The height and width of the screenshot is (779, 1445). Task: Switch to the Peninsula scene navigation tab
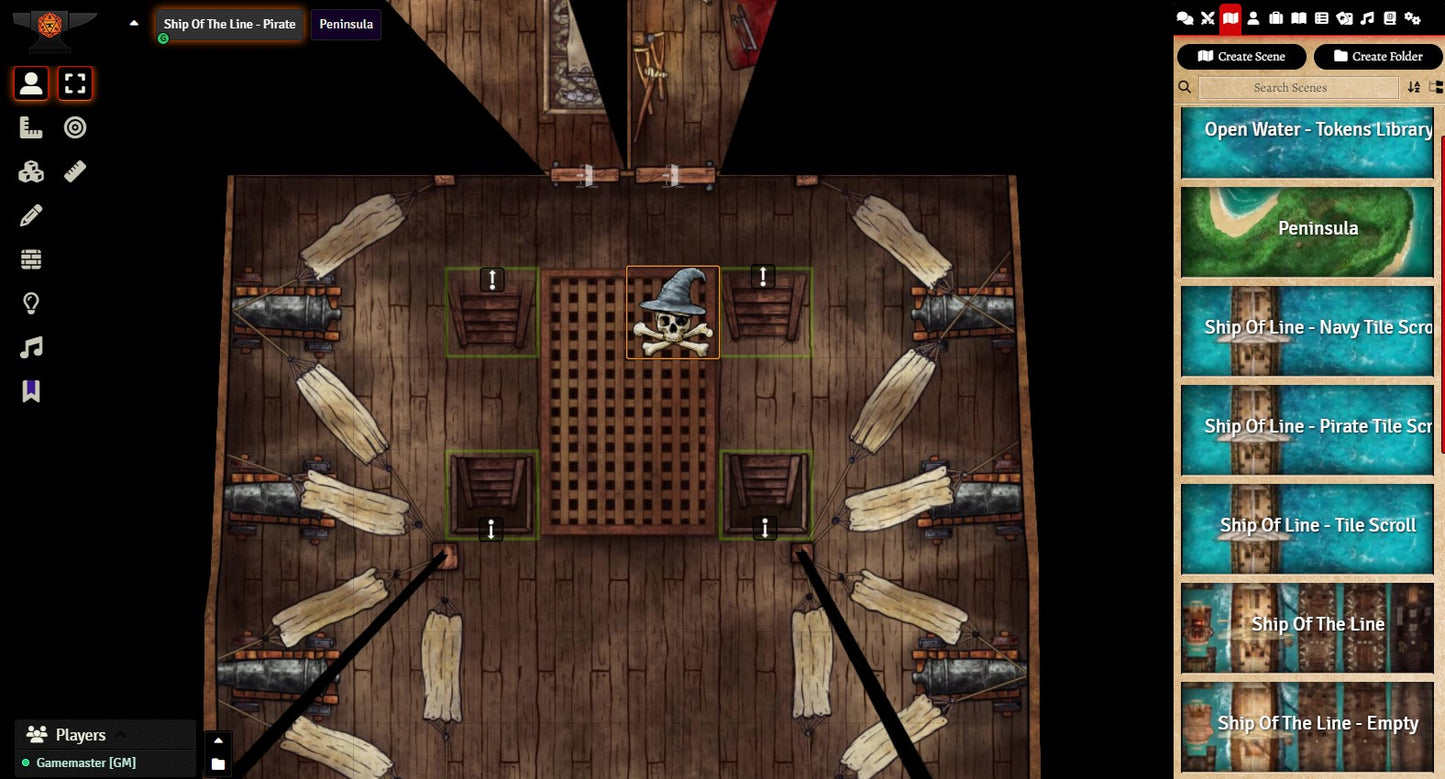[346, 24]
